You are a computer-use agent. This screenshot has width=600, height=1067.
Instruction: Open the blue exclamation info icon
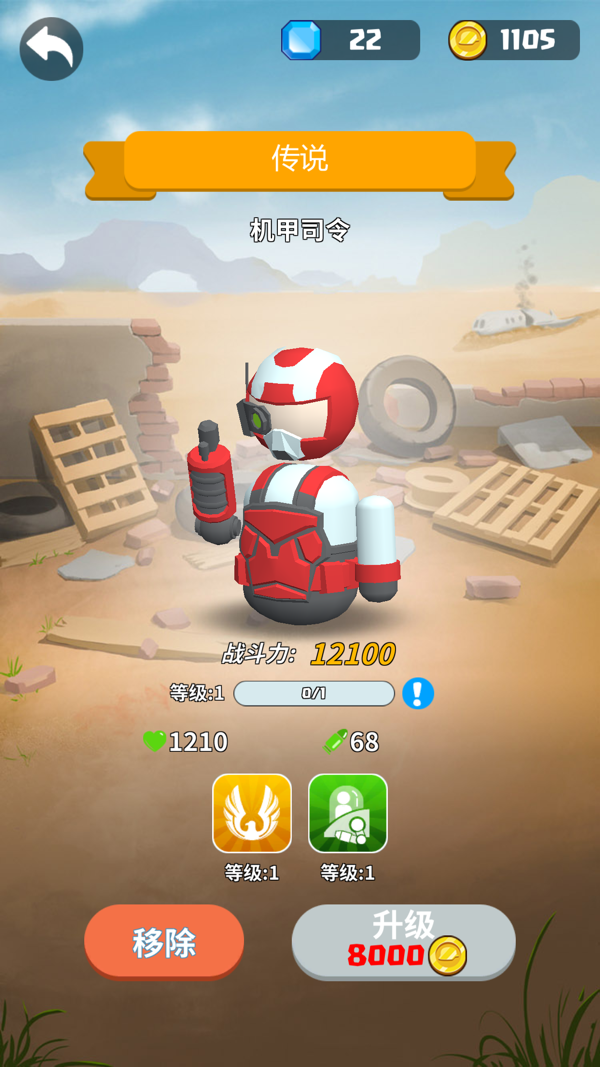pos(418,693)
